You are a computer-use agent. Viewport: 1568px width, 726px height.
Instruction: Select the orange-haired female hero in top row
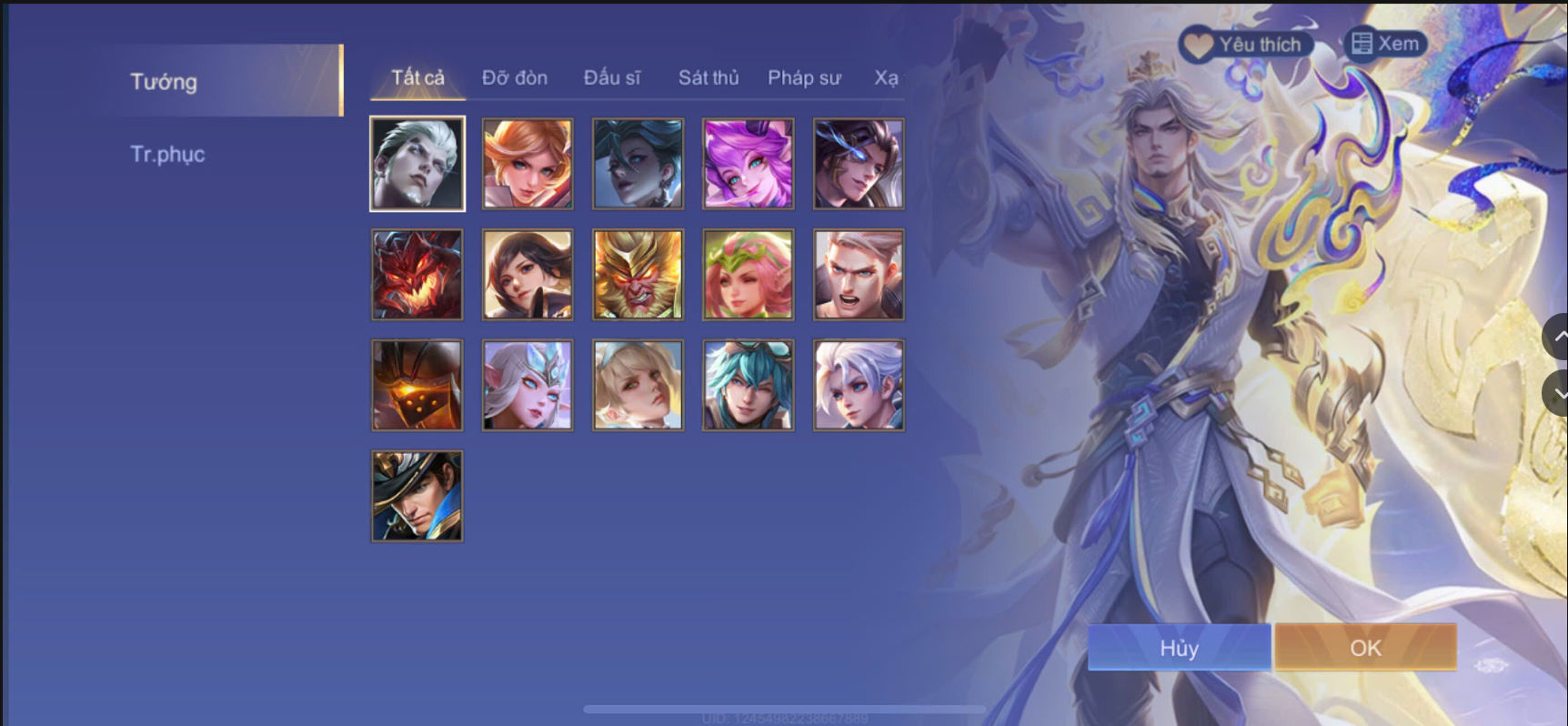click(528, 164)
